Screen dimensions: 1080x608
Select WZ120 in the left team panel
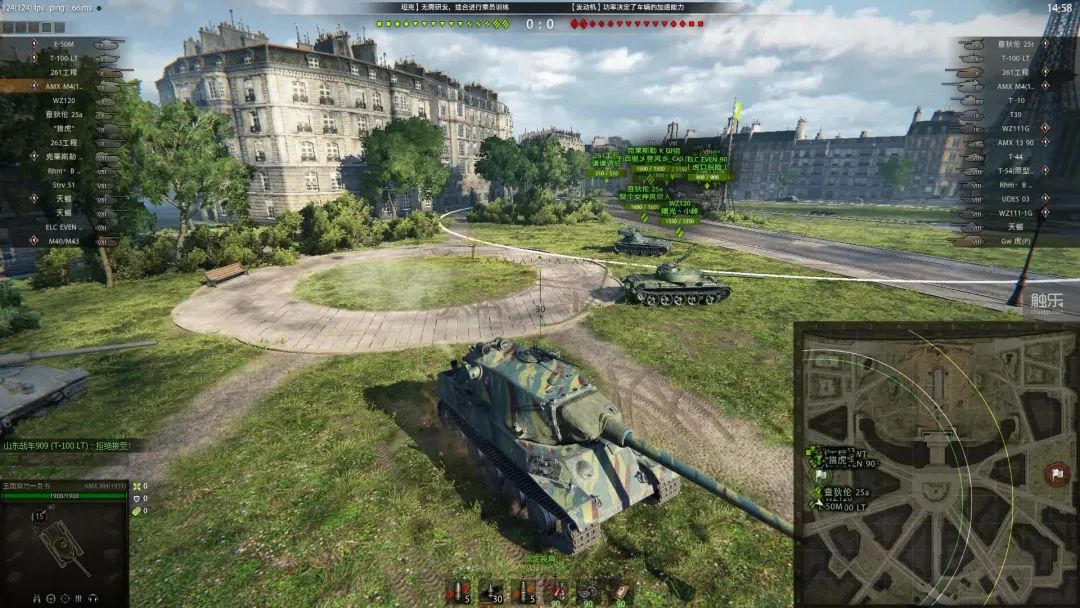point(64,100)
